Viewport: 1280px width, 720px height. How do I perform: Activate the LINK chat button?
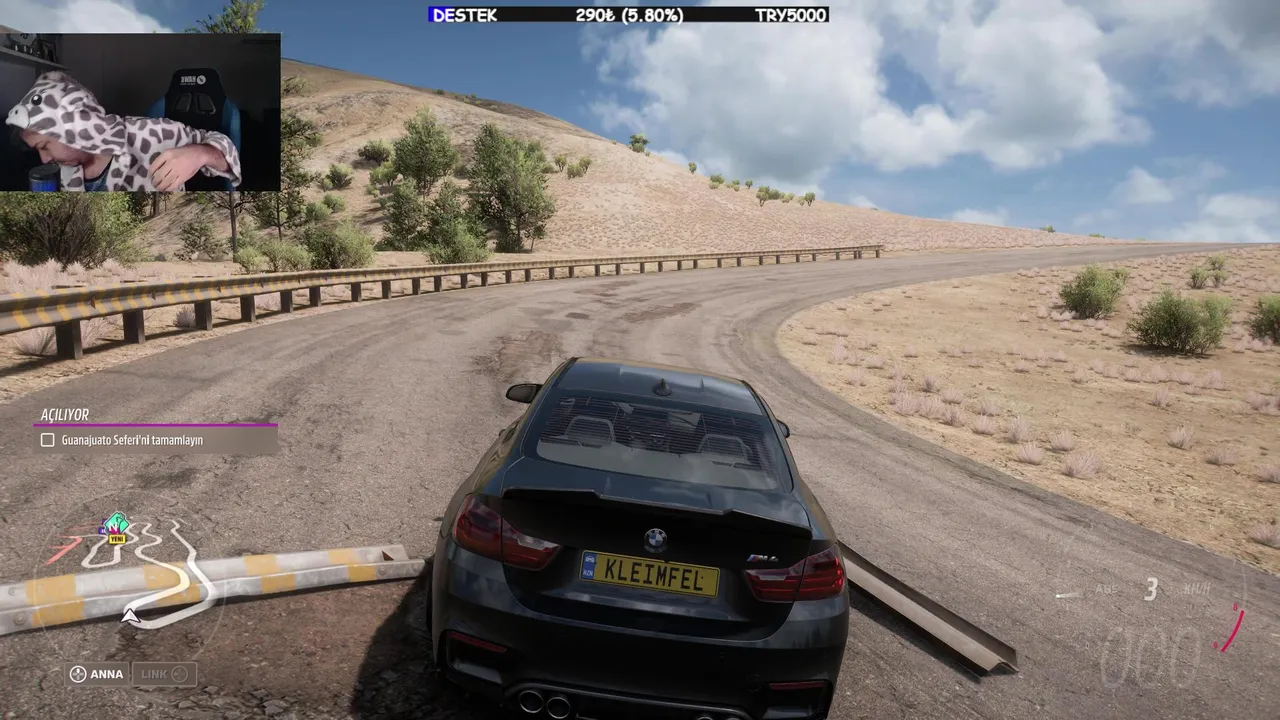[164, 674]
